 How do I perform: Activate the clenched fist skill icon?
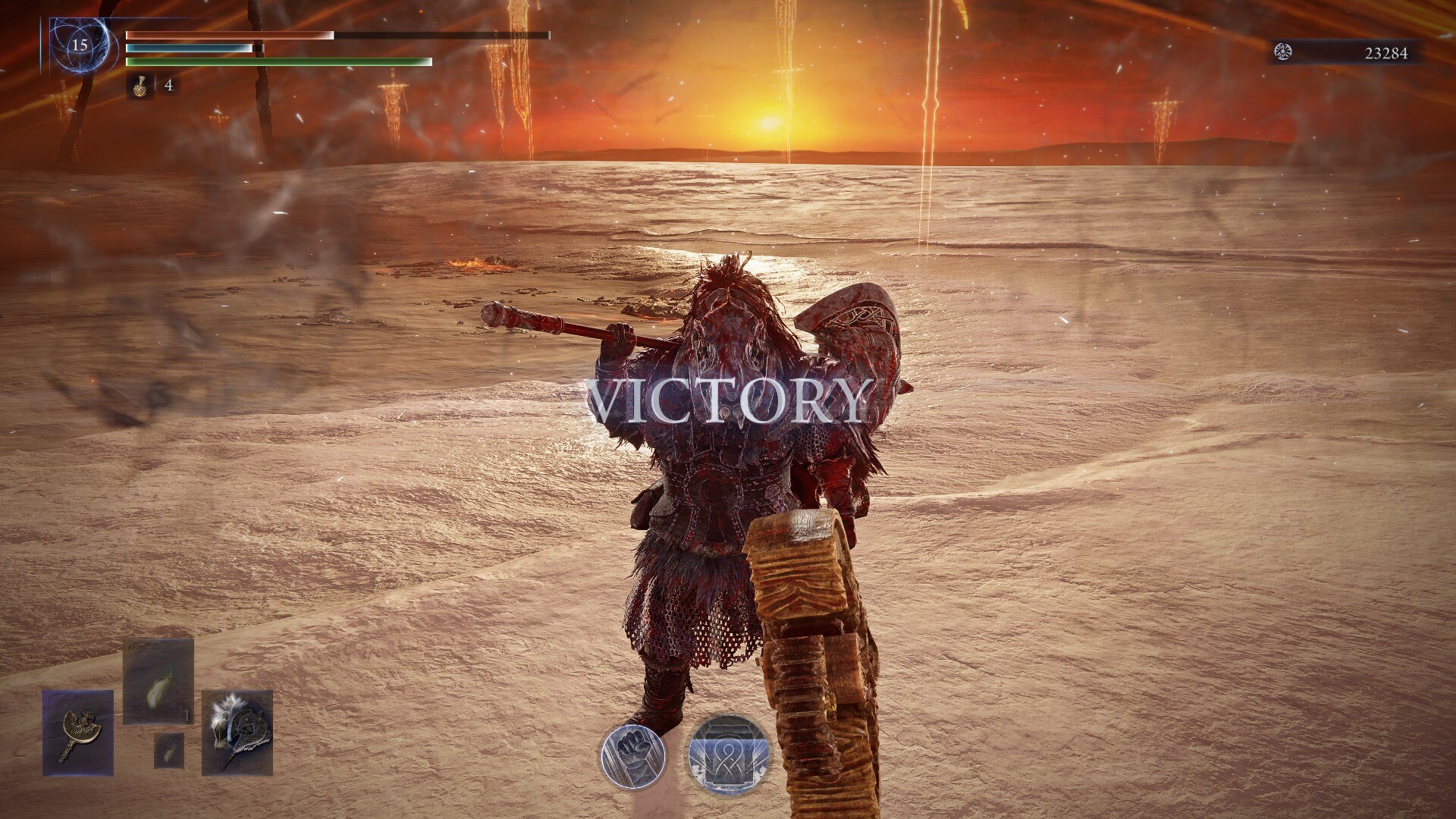click(x=632, y=756)
